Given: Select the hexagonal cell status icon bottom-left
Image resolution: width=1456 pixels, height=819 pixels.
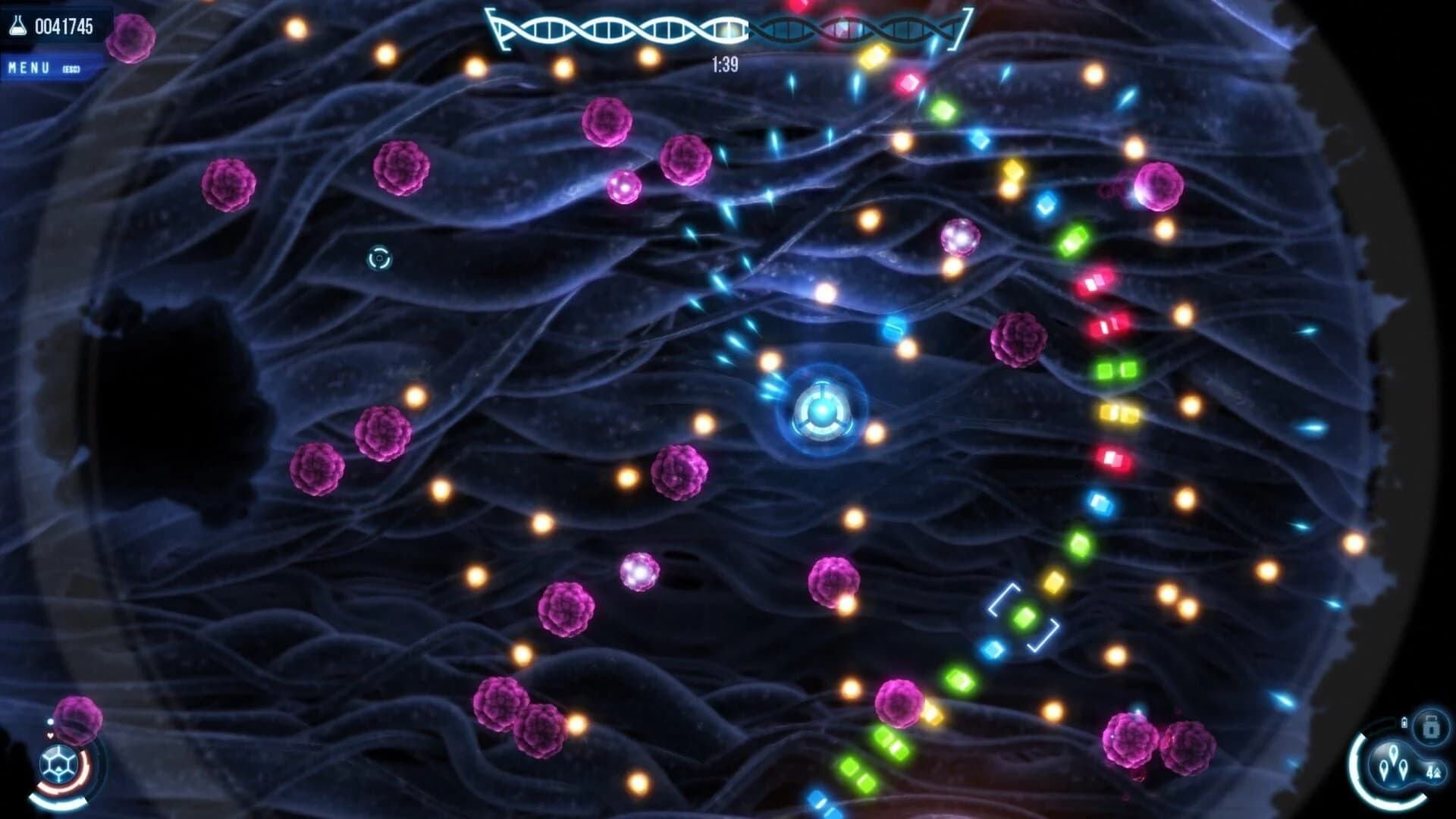Looking at the screenshot, I should point(58,762).
